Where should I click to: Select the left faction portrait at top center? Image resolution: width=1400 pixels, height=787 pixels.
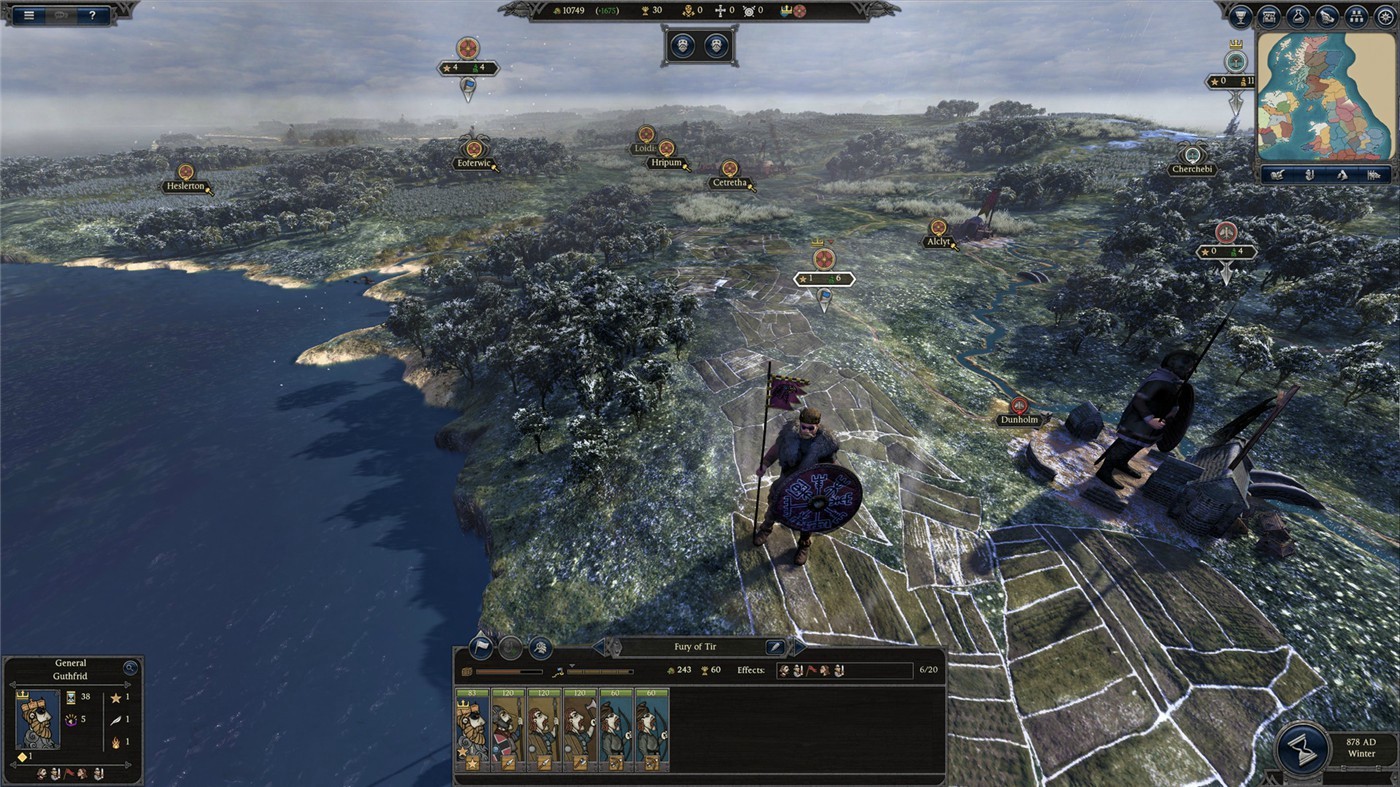[683, 44]
